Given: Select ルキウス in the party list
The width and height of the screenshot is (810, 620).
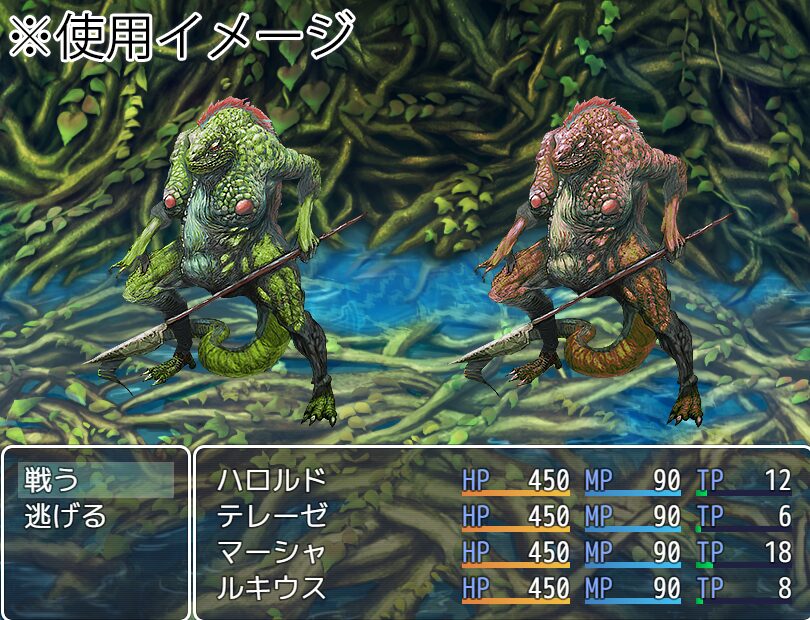Looking at the screenshot, I should click(x=272, y=588).
